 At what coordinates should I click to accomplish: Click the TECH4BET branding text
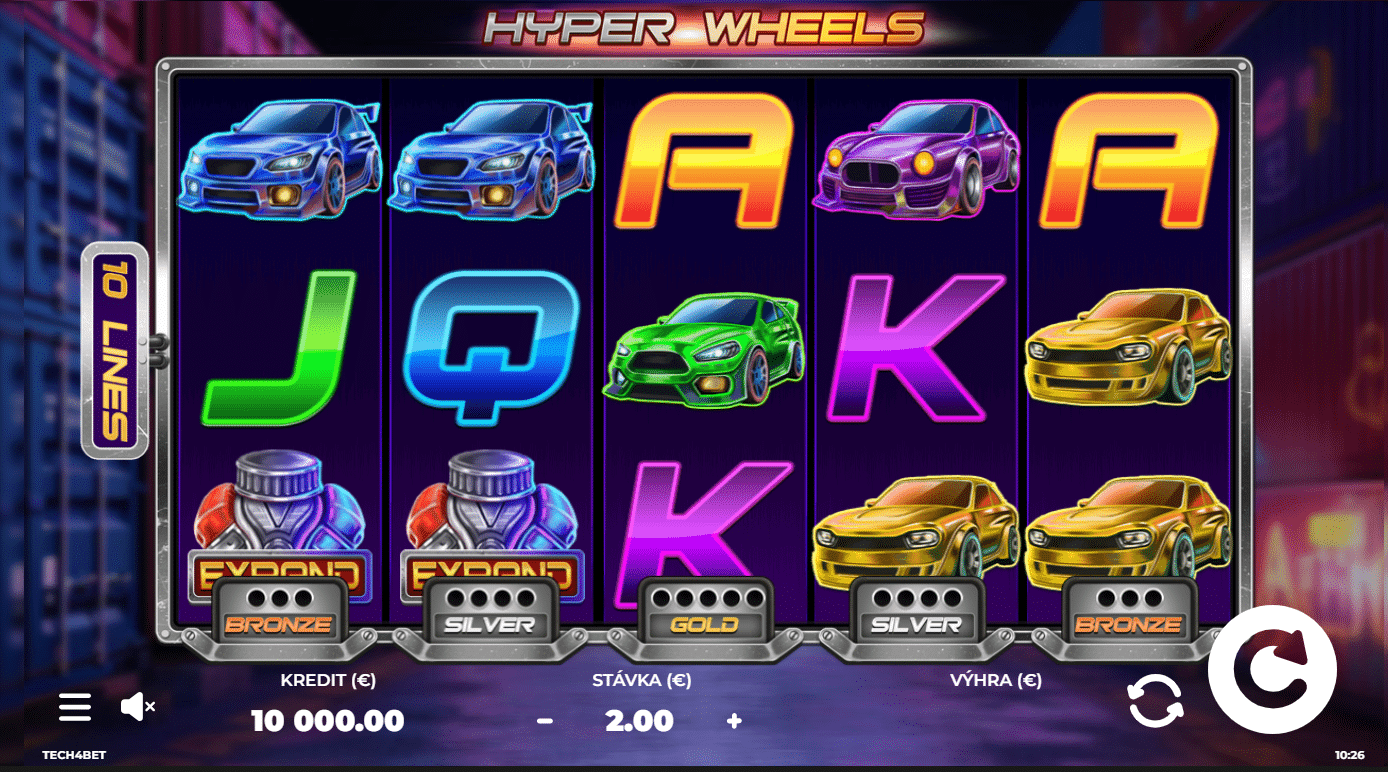coord(75,755)
